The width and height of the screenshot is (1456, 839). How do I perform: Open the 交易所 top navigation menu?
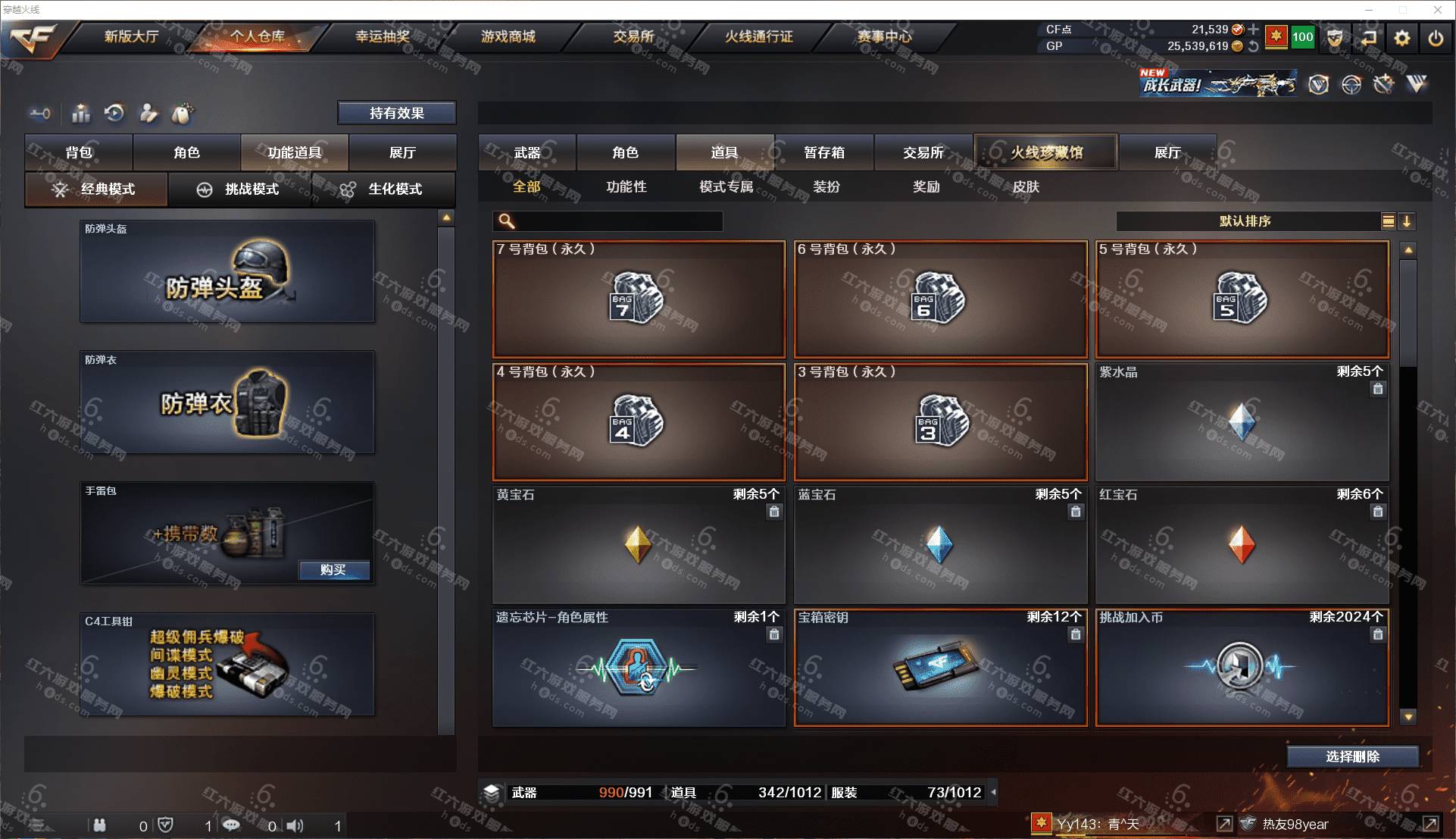(633, 36)
